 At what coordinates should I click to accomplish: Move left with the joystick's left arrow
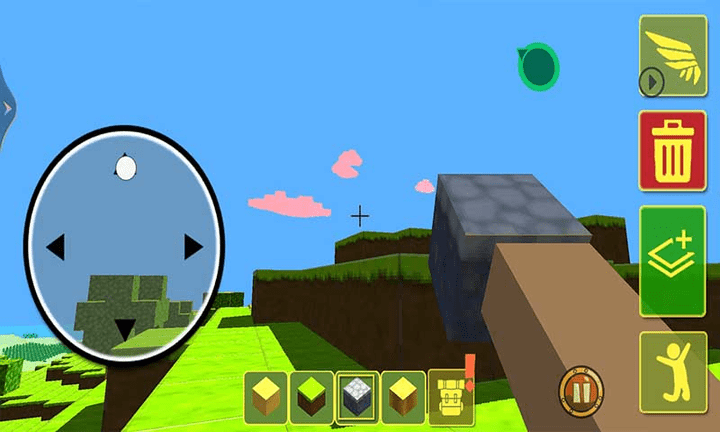56,245
